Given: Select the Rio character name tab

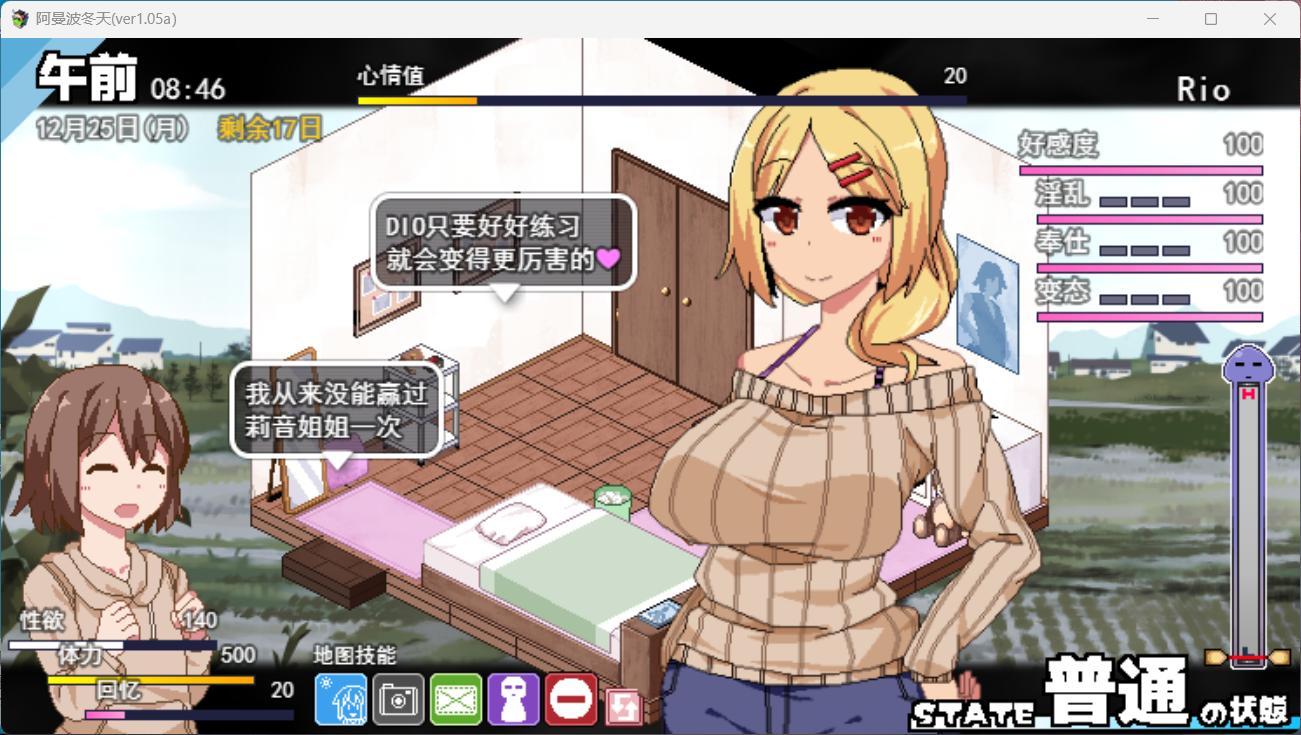Looking at the screenshot, I should coord(1205,88).
